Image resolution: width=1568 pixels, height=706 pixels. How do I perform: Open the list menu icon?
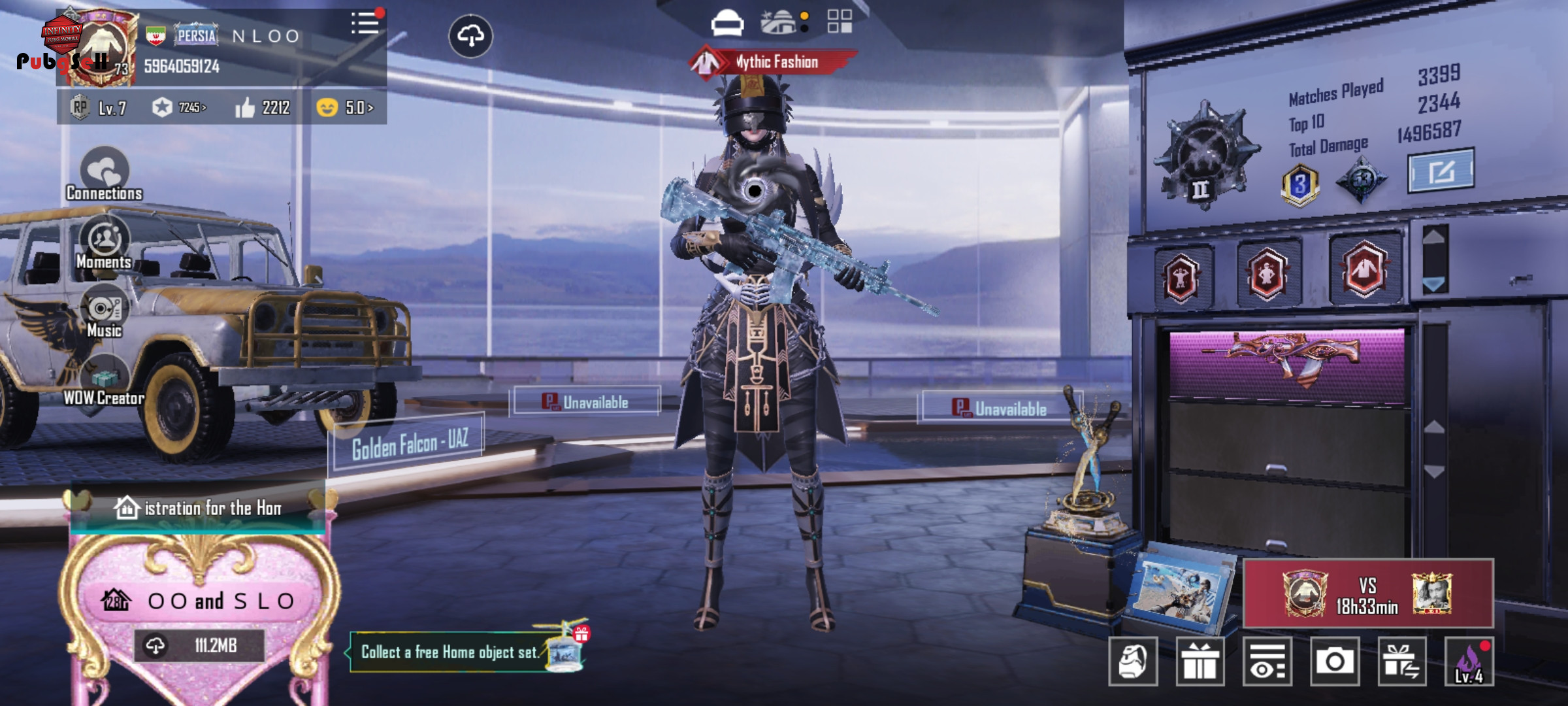click(x=365, y=24)
